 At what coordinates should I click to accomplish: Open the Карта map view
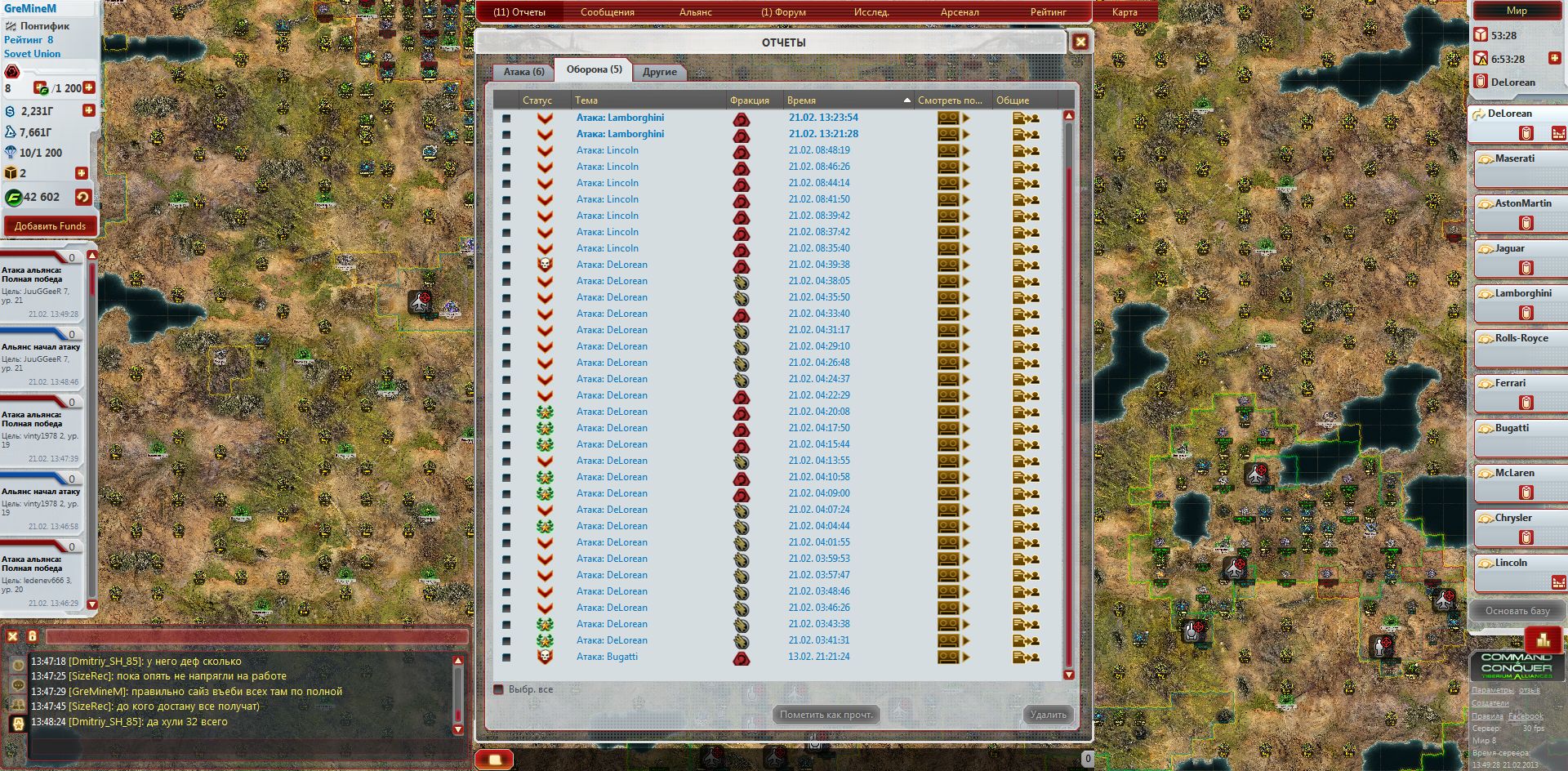click(x=1125, y=12)
